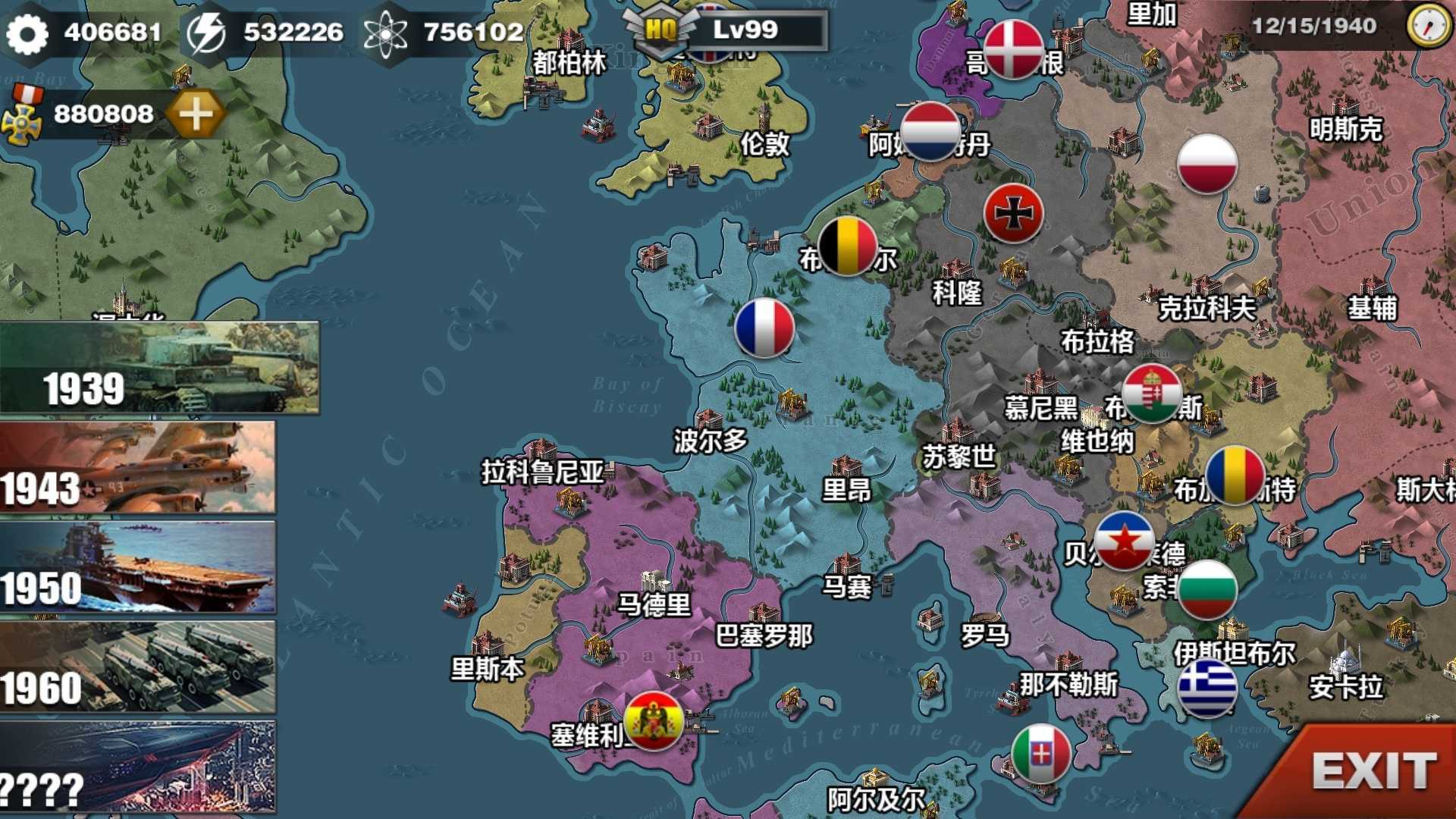This screenshot has height=819, width=1456.
Task: Select the Polish flag marker near Warsaw
Action: 1207,163
